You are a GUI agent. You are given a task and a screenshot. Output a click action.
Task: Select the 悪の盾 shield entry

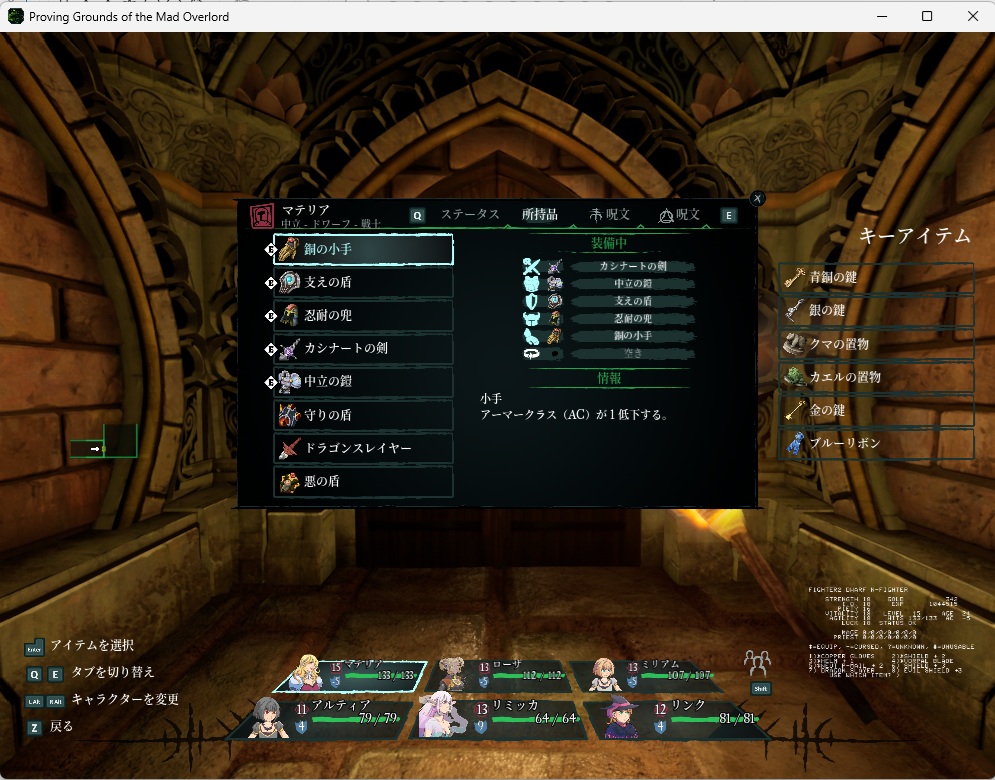point(363,481)
